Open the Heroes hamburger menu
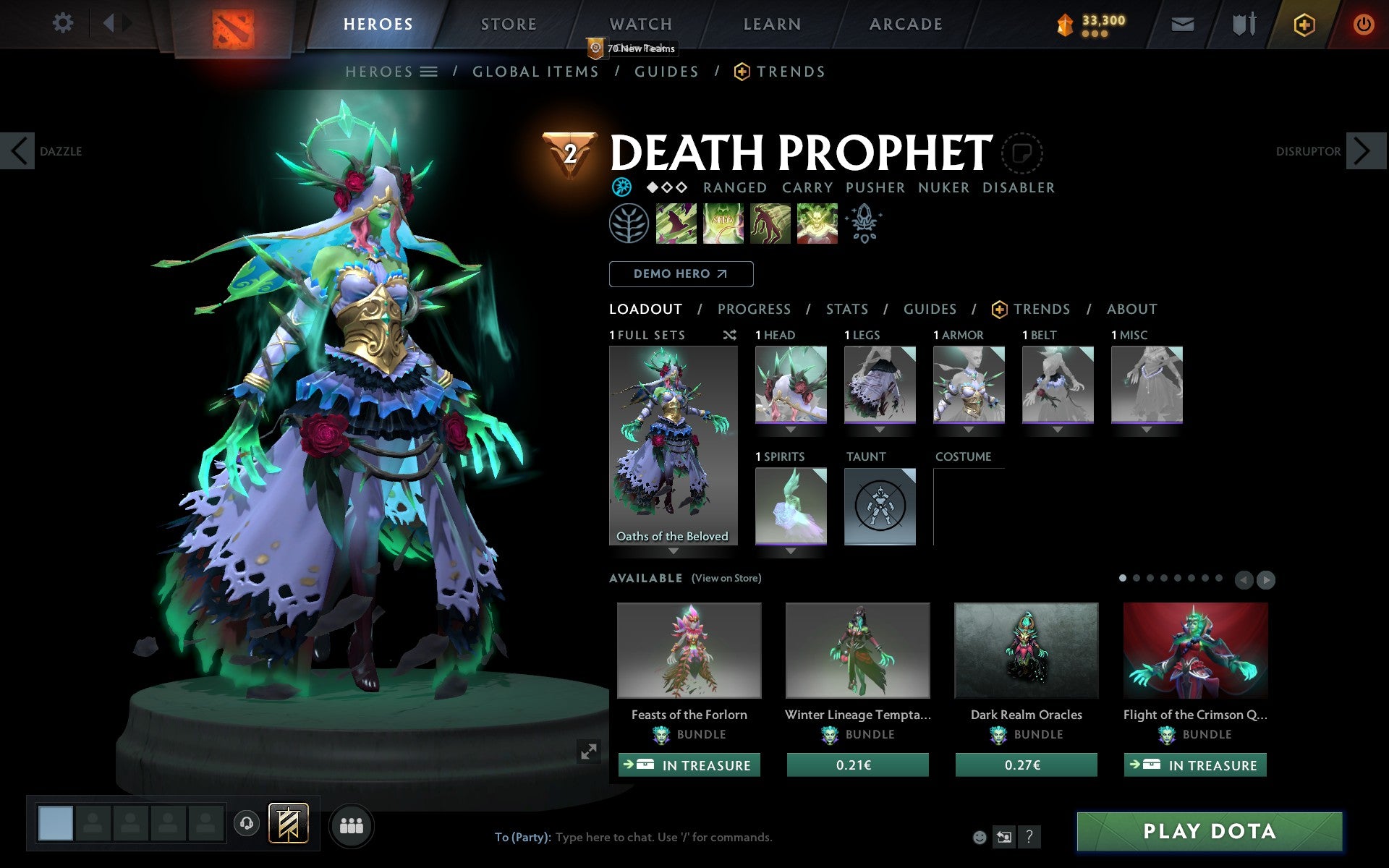Image resolution: width=1389 pixels, height=868 pixels. tap(430, 72)
